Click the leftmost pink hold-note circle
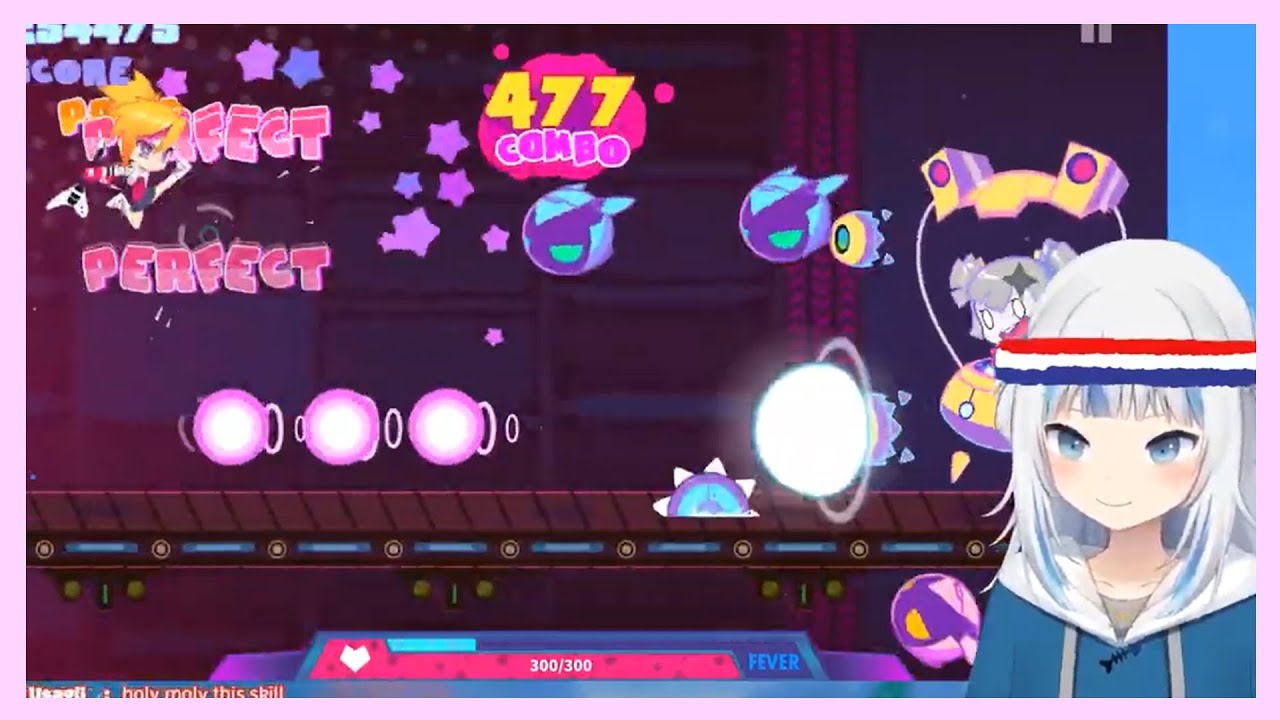Viewport: 1280px width, 720px height. [x=232, y=423]
